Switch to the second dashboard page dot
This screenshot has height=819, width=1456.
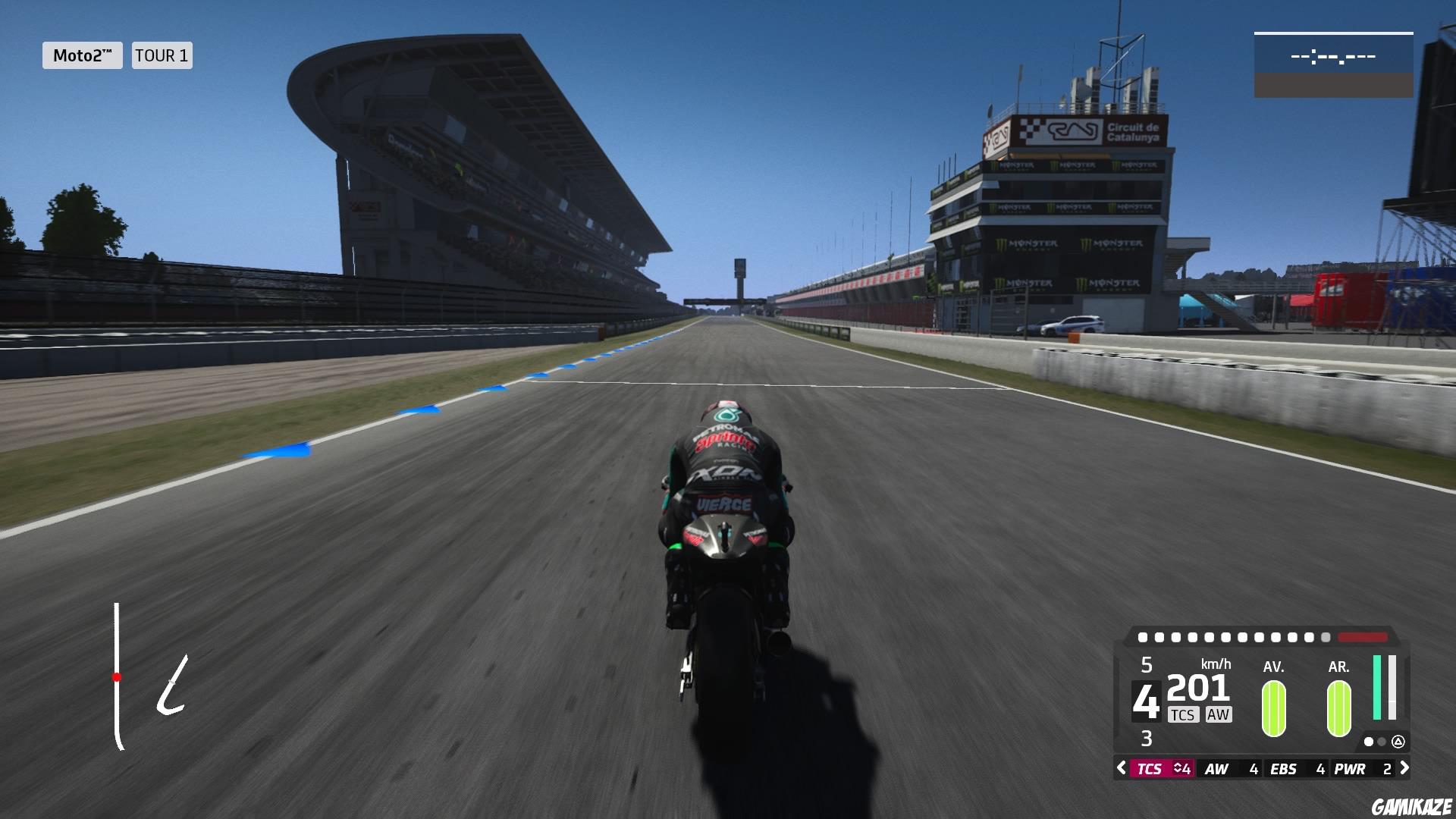coord(1381,742)
